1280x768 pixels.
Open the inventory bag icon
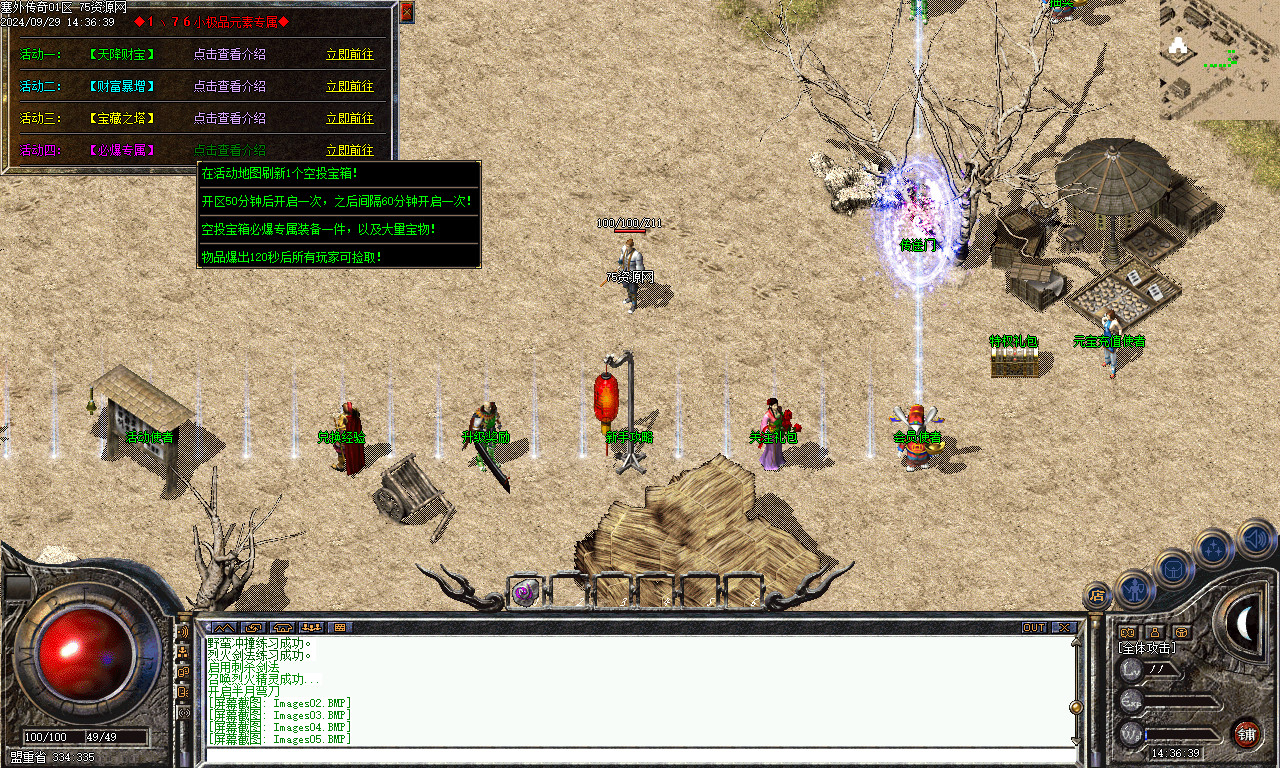(1173, 568)
